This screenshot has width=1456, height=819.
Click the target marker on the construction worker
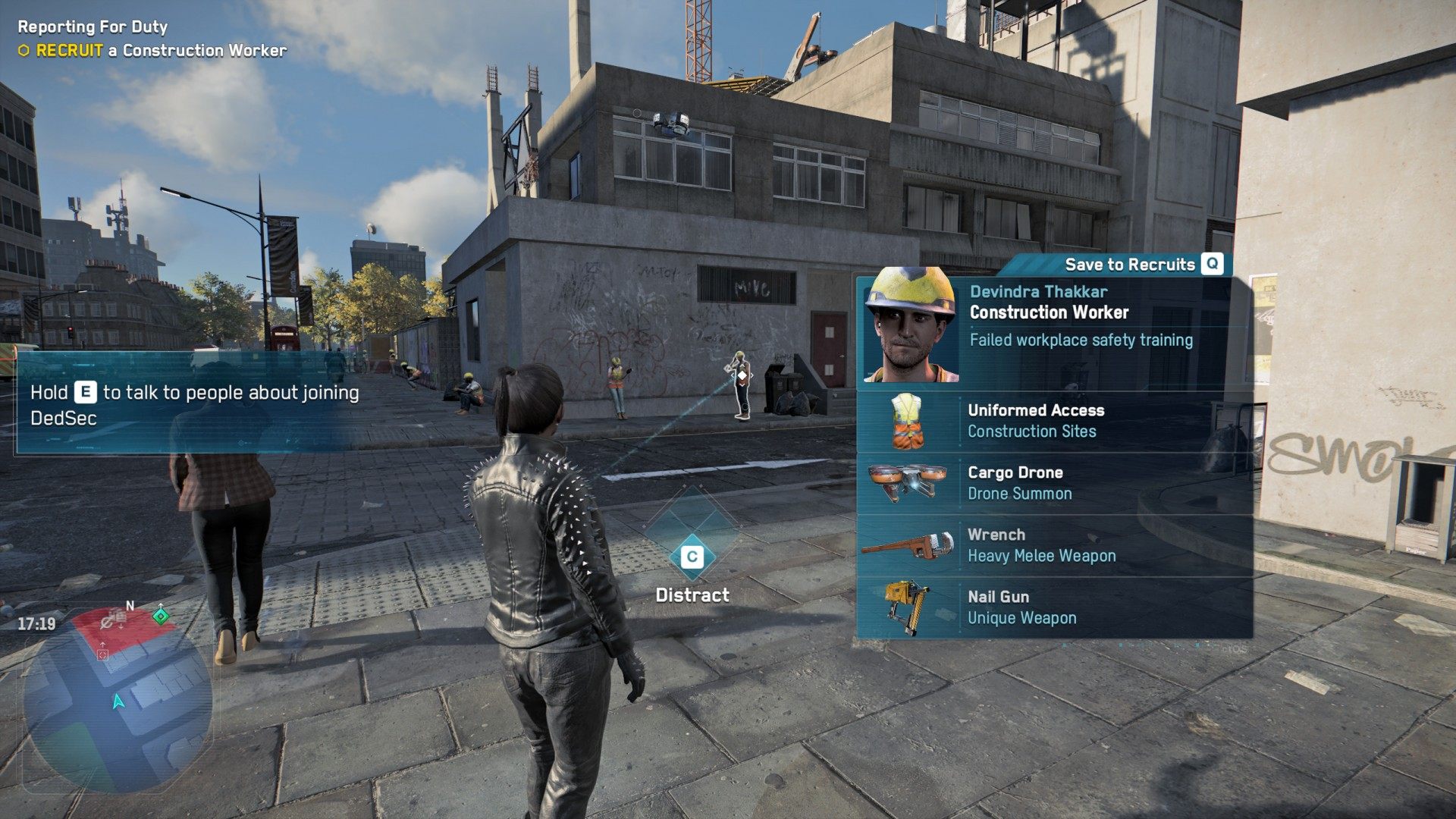[742, 375]
